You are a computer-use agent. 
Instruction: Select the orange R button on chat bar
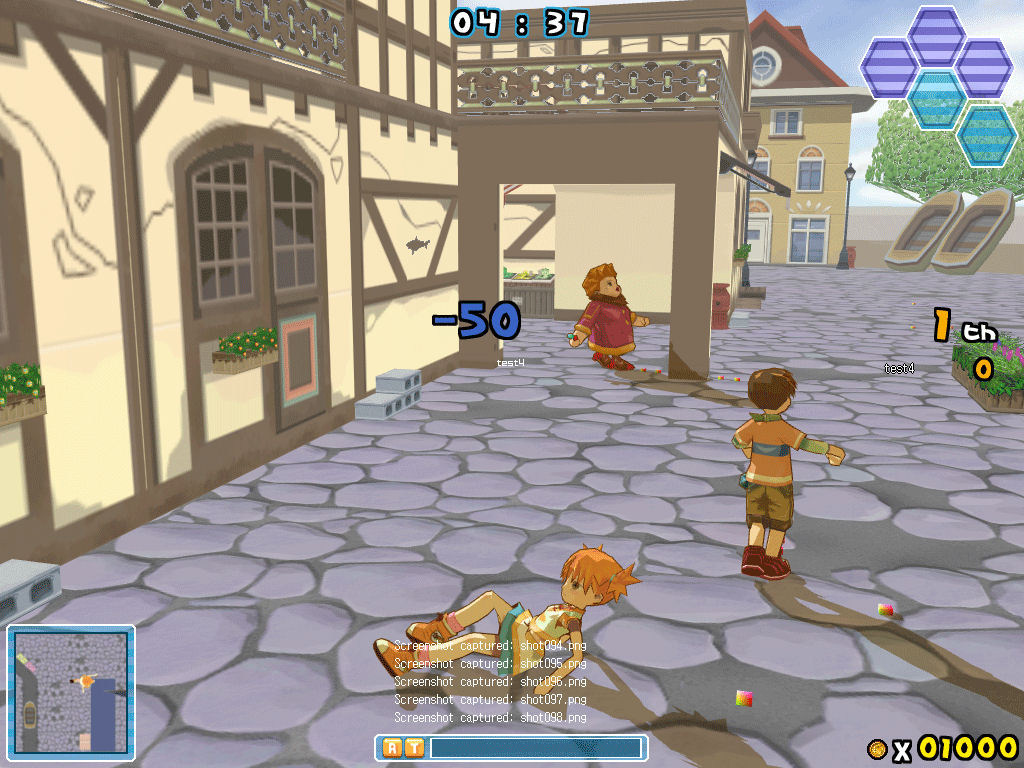pyautogui.click(x=392, y=748)
